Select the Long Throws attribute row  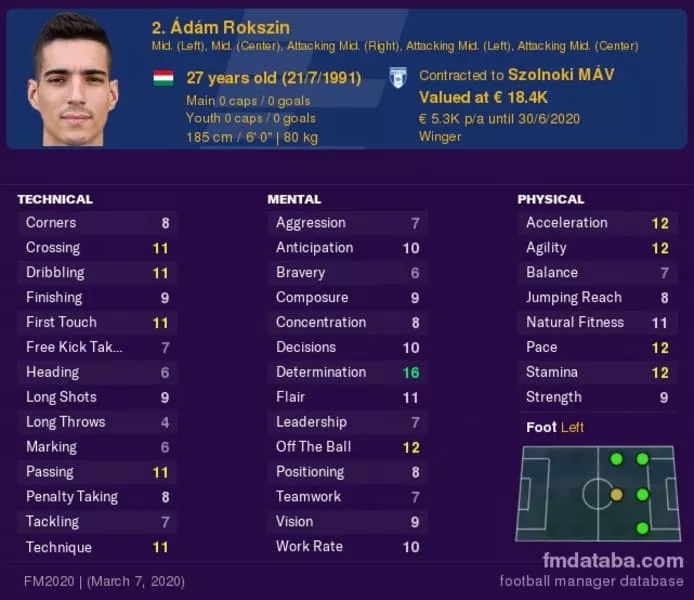tap(97, 422)
